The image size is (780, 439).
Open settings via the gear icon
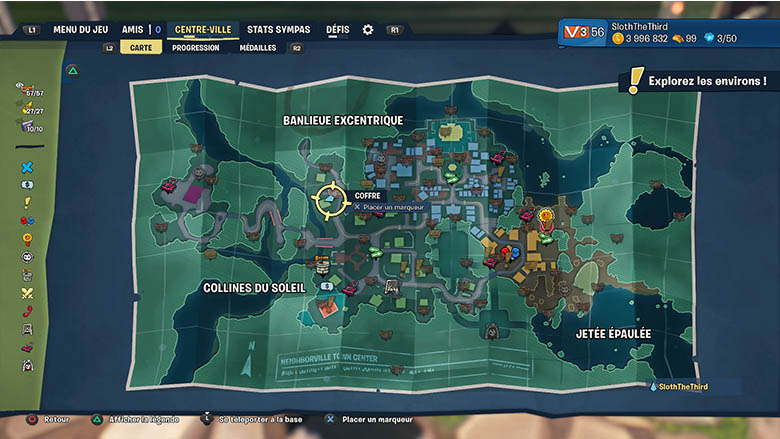click(x=368, y=30)
